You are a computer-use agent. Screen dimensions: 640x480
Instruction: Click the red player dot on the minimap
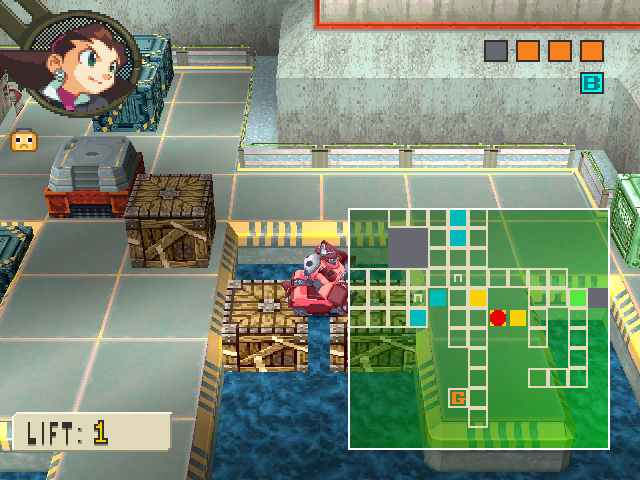click(498, 318)
